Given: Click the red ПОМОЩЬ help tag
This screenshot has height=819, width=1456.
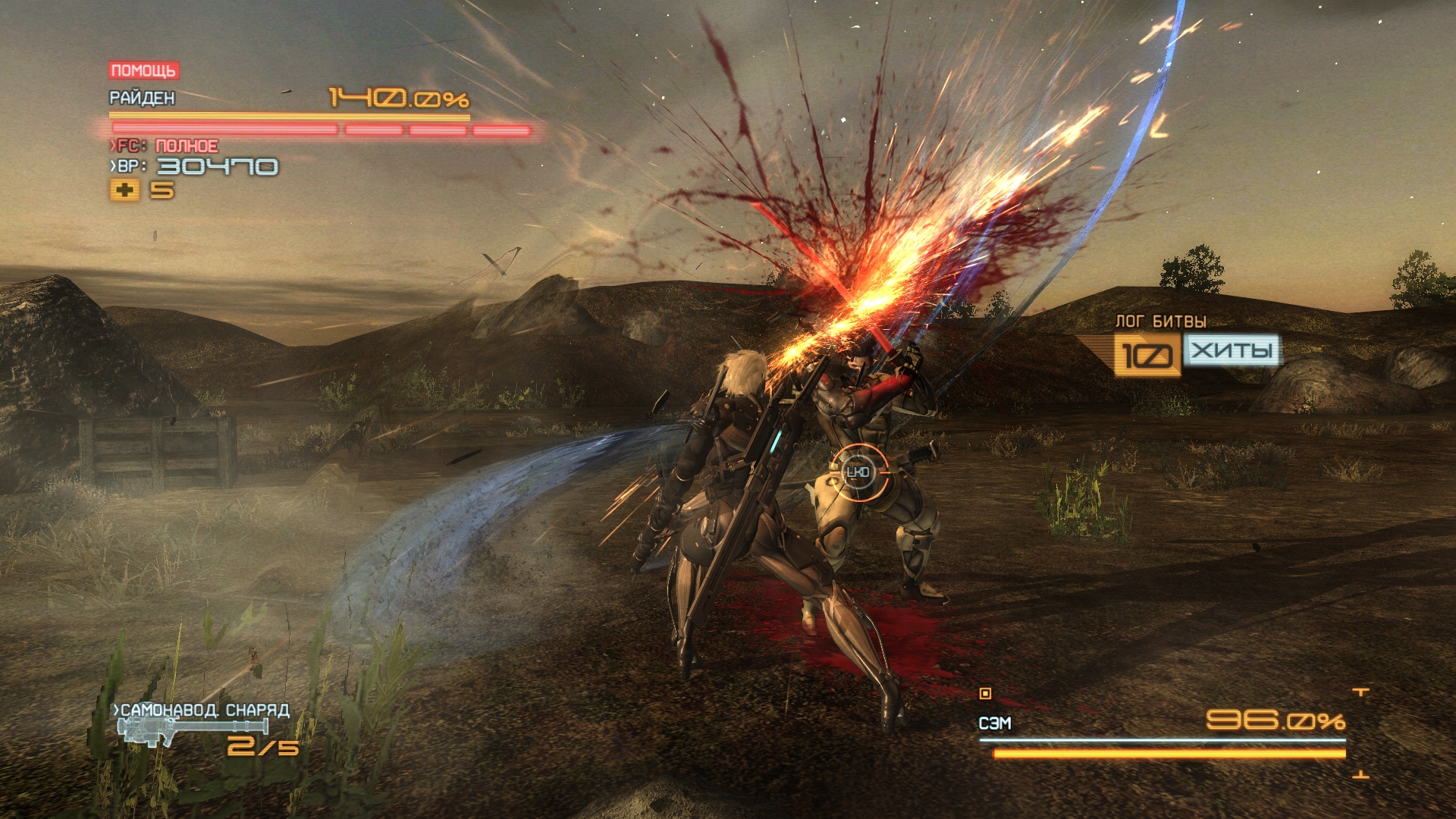Looking at the screenshot, I should pos(143,71).
